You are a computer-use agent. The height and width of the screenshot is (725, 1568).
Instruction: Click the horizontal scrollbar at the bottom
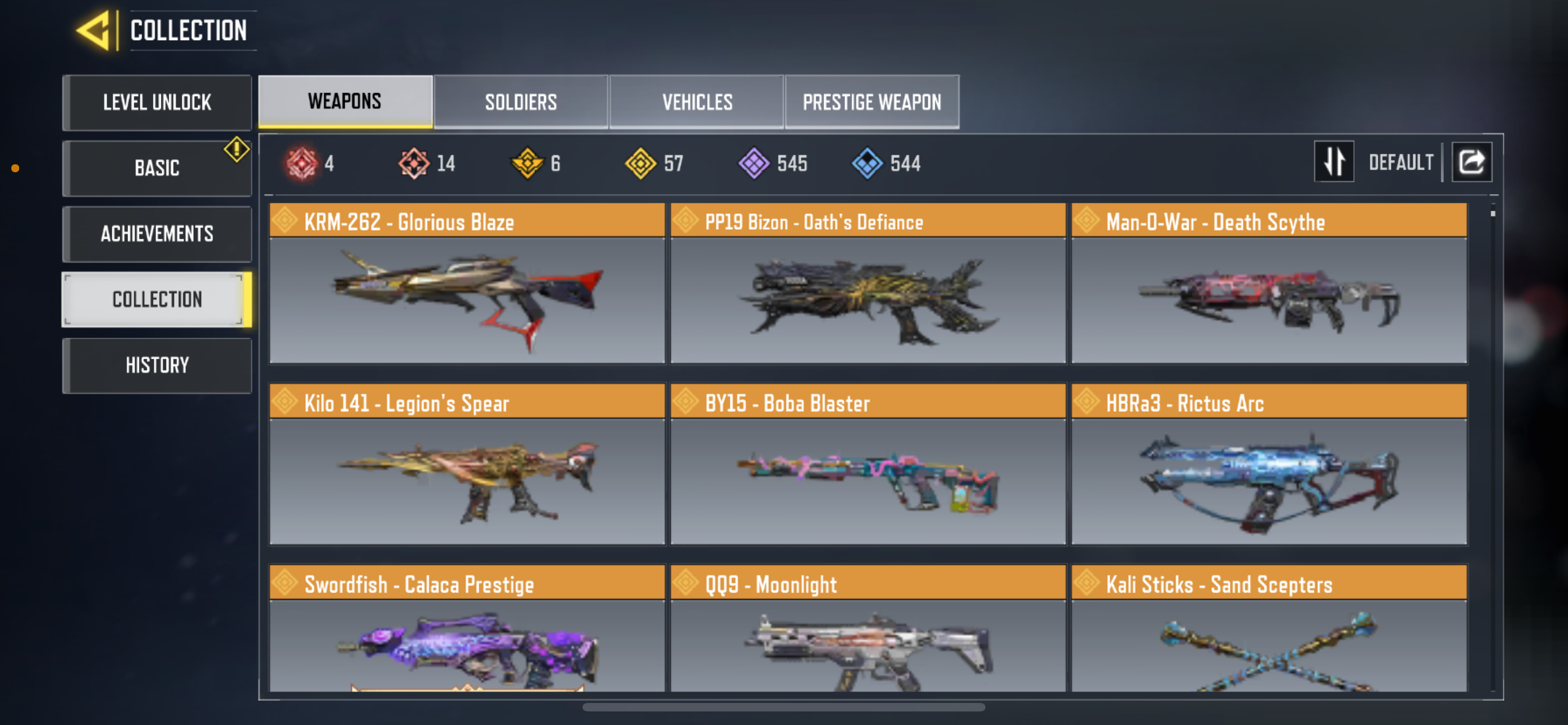(x=784, y=707)
